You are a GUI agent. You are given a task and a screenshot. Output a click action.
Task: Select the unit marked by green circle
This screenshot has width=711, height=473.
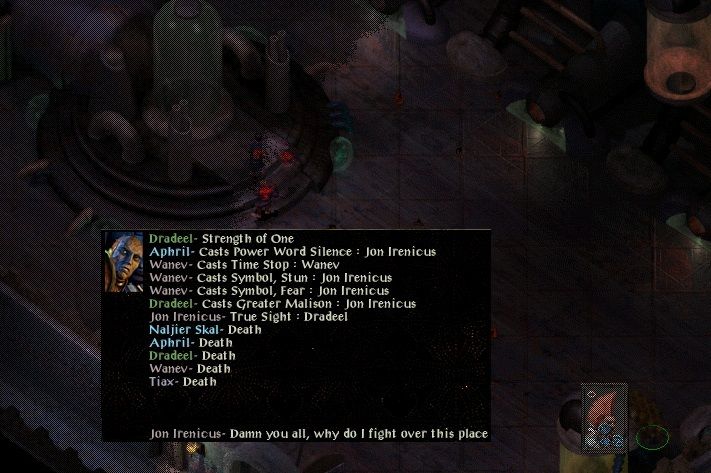coord(652,437)
